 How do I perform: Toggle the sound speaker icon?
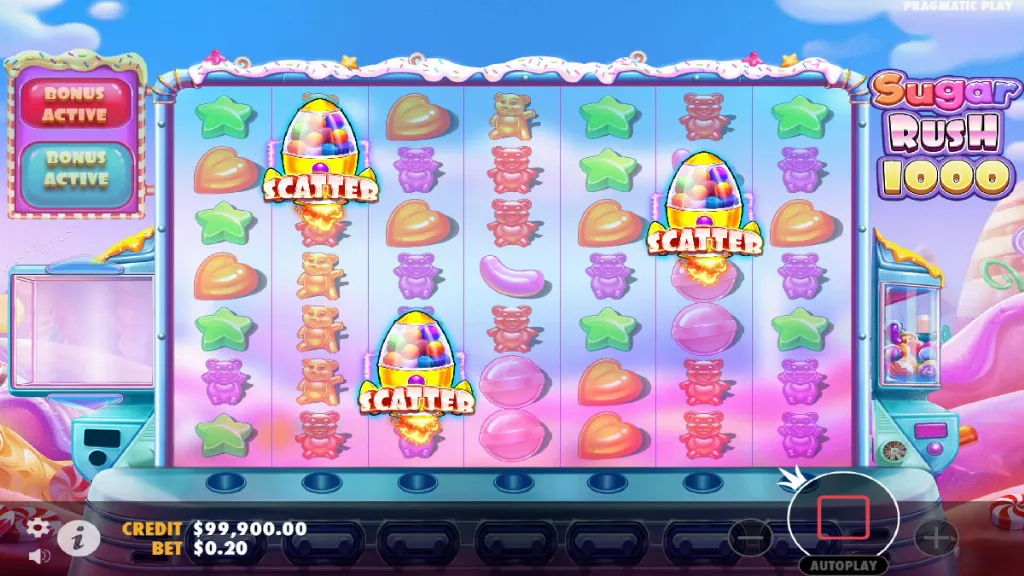tap(39, 555)
